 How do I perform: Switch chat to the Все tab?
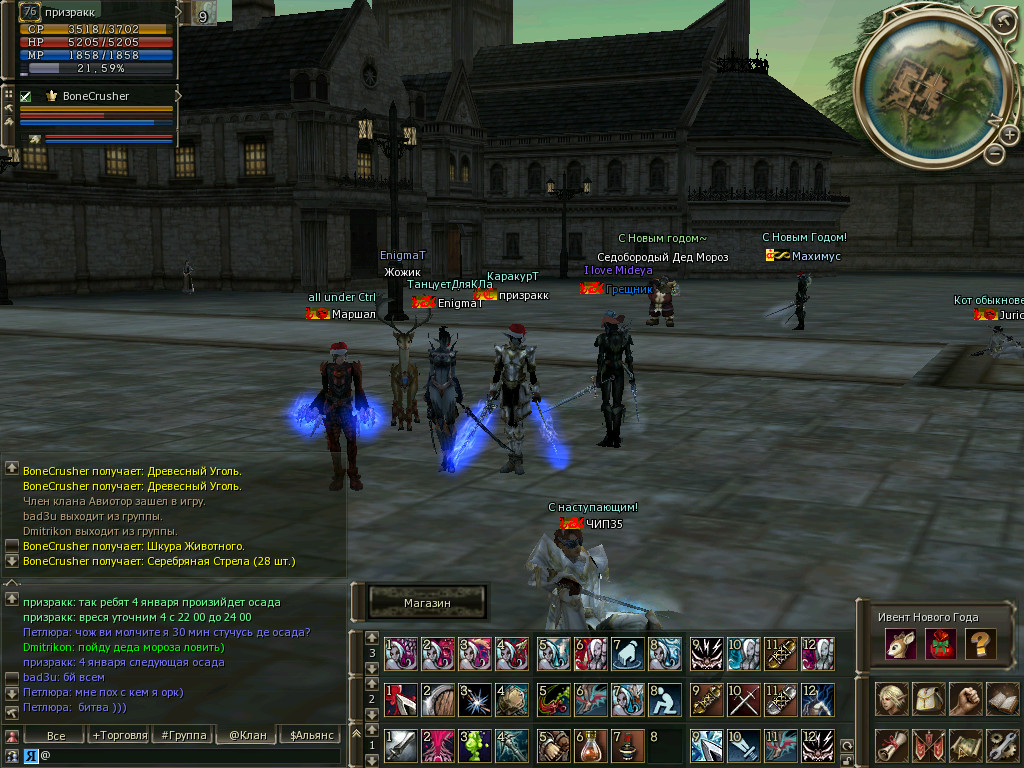point(56,735)
